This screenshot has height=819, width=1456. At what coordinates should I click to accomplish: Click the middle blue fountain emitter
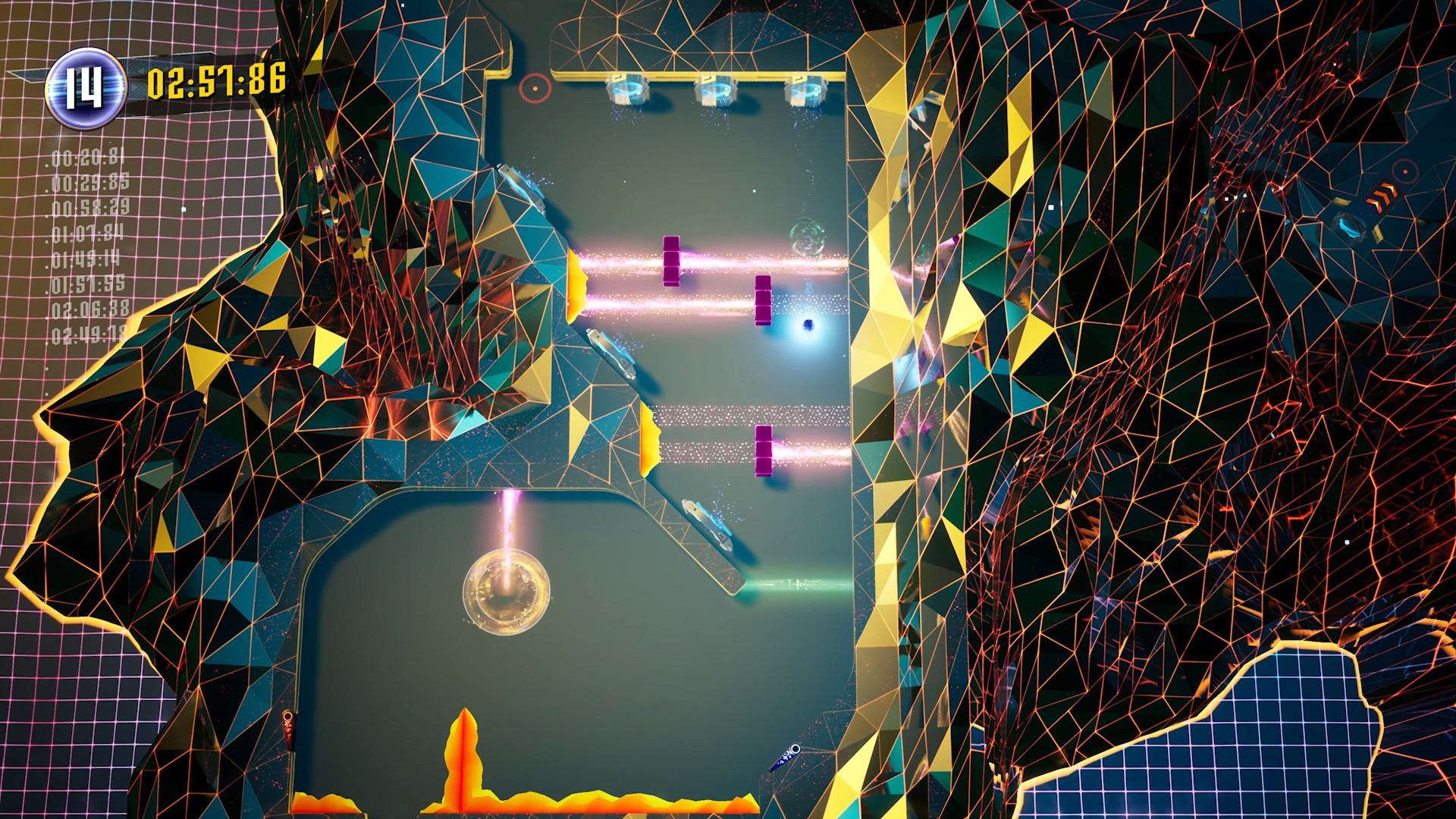[x=716, y=90]
